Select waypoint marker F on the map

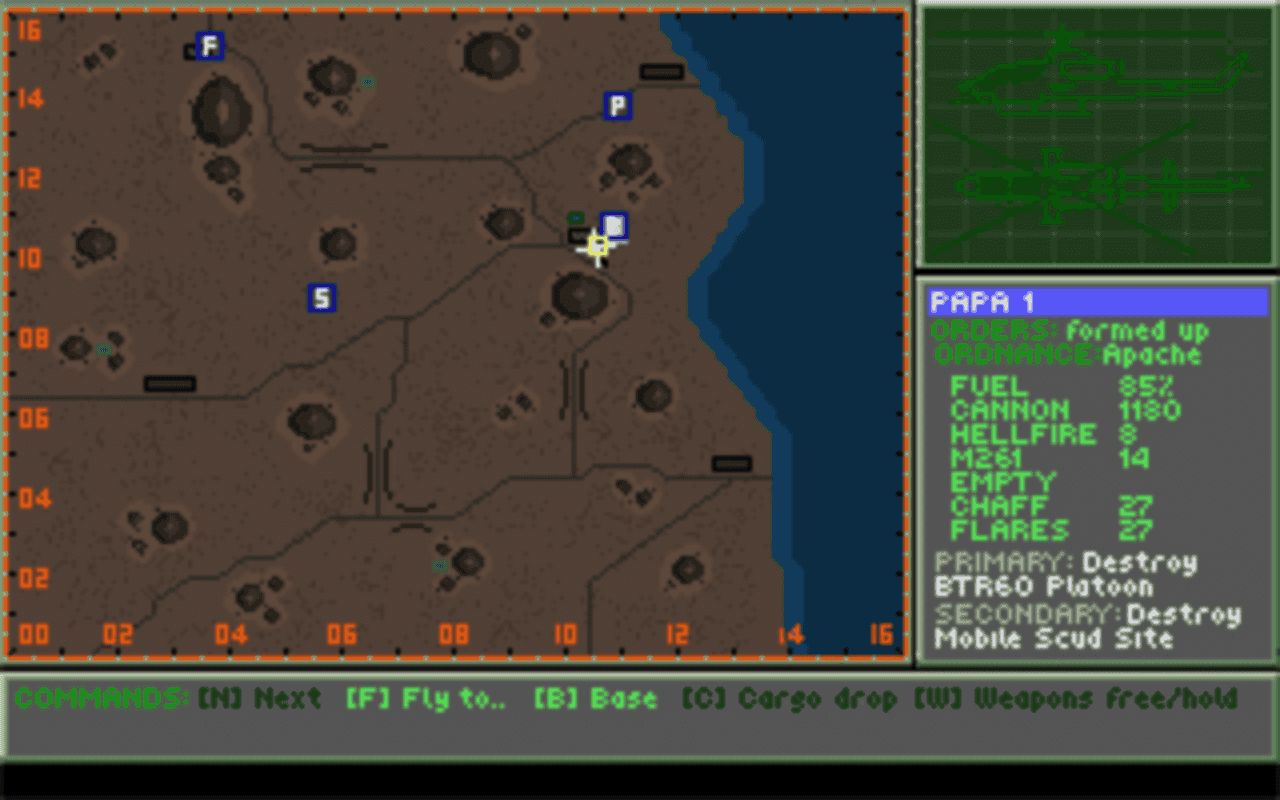tap(208, 45)
